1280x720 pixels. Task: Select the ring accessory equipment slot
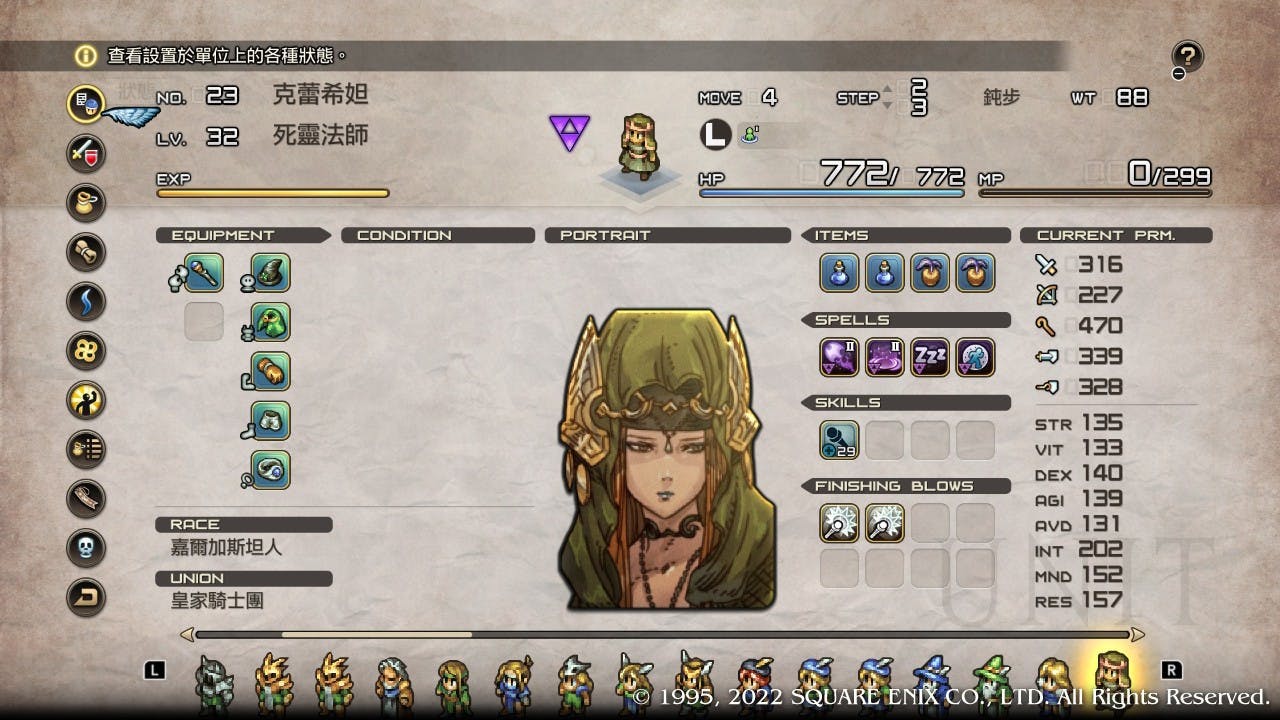tap(270, 469)
